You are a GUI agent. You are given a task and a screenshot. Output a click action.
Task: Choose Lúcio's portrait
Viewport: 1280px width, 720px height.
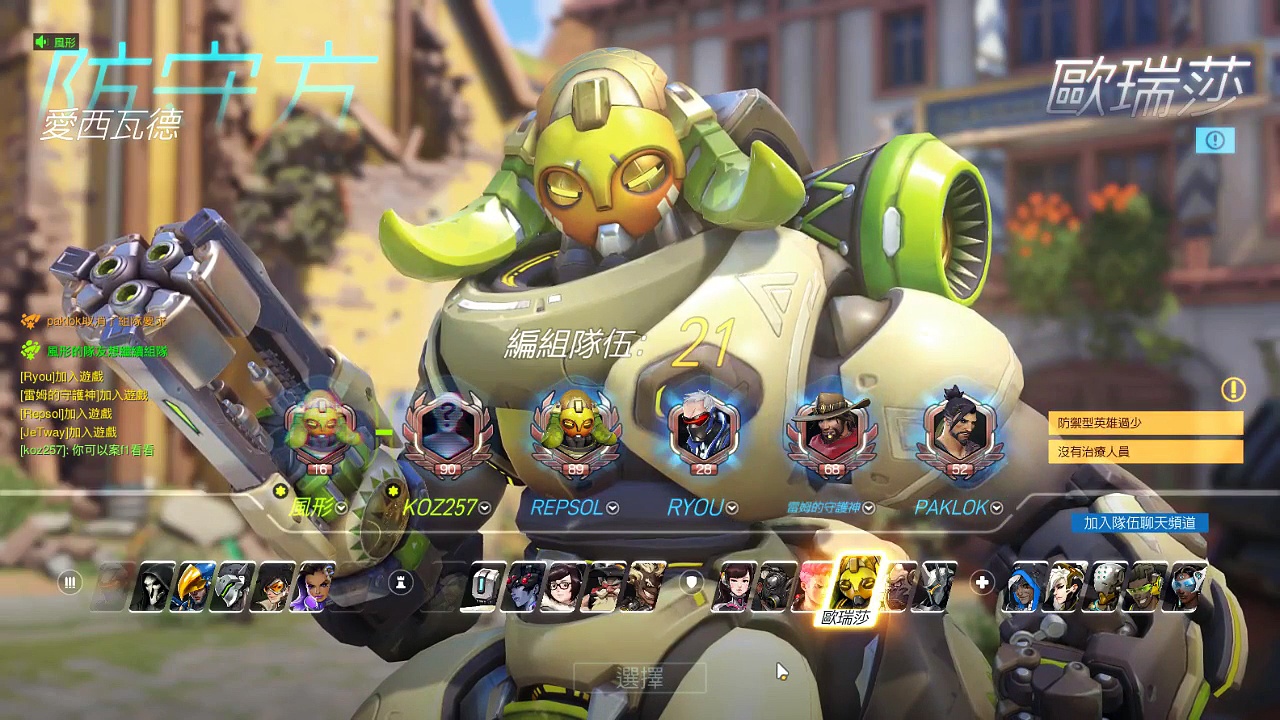(1144, 585)
